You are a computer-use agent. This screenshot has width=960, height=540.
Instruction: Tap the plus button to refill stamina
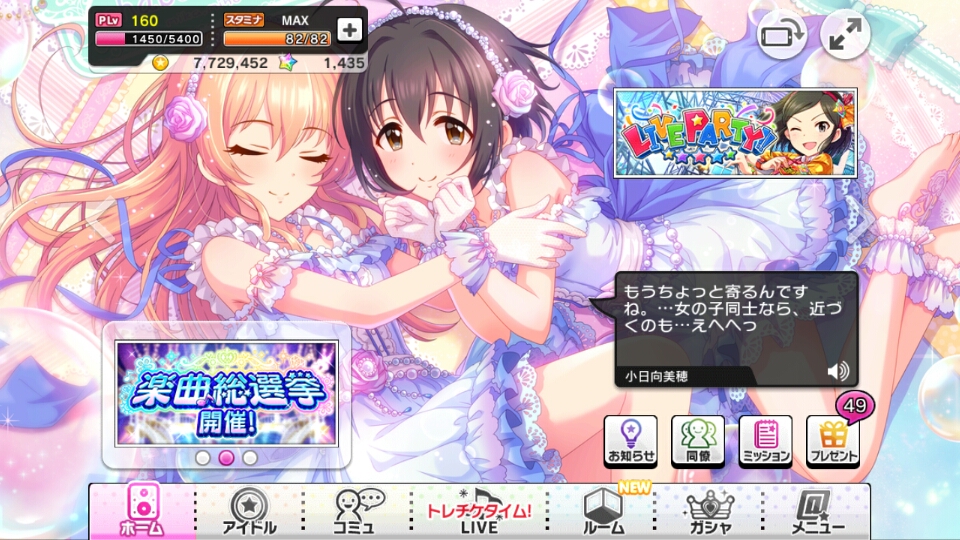(349, 30)
